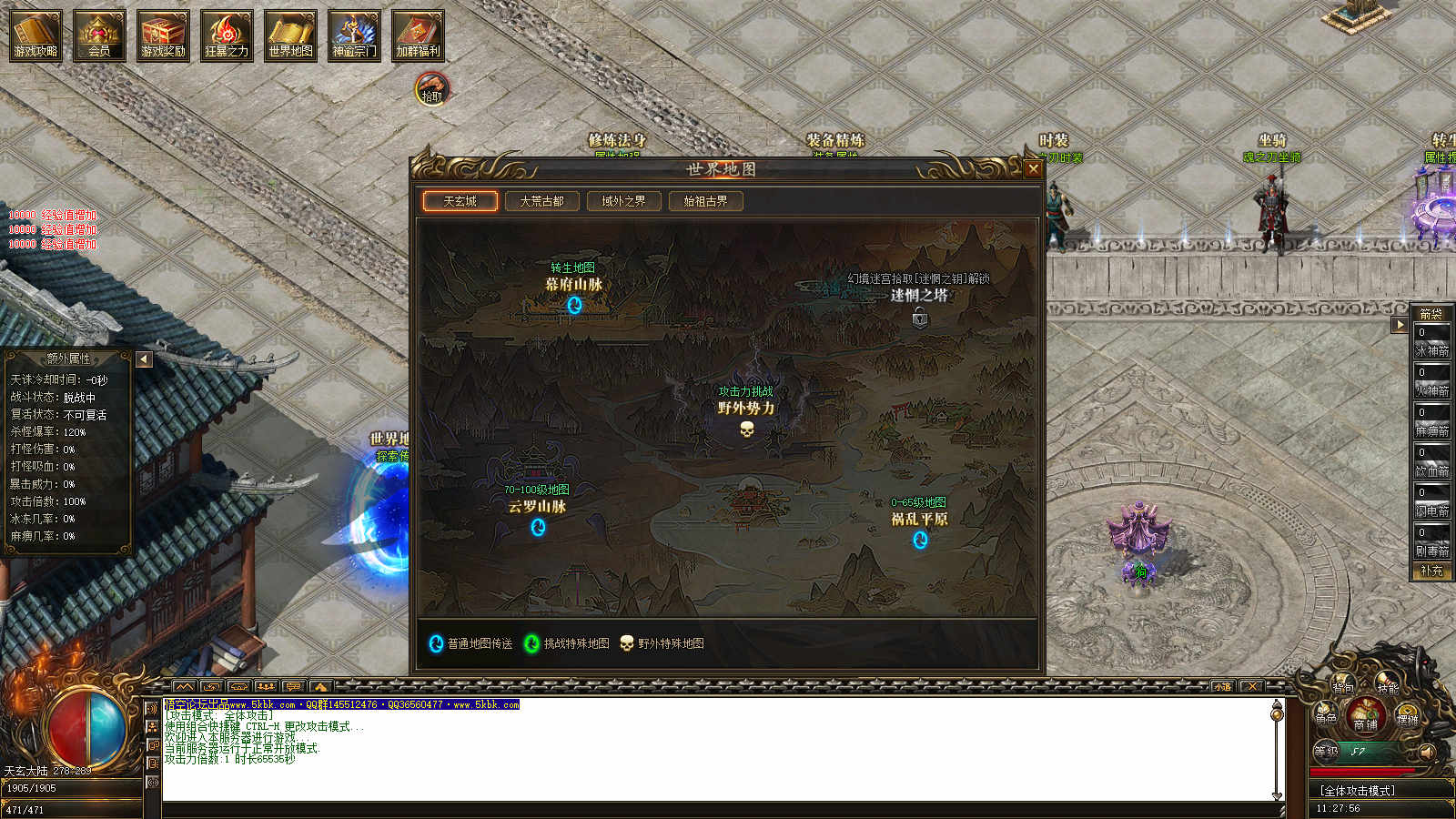1456x819 pixels.
Task: Click the locked 迷惘之塔 marker
Action: click(x=920, y=318)
